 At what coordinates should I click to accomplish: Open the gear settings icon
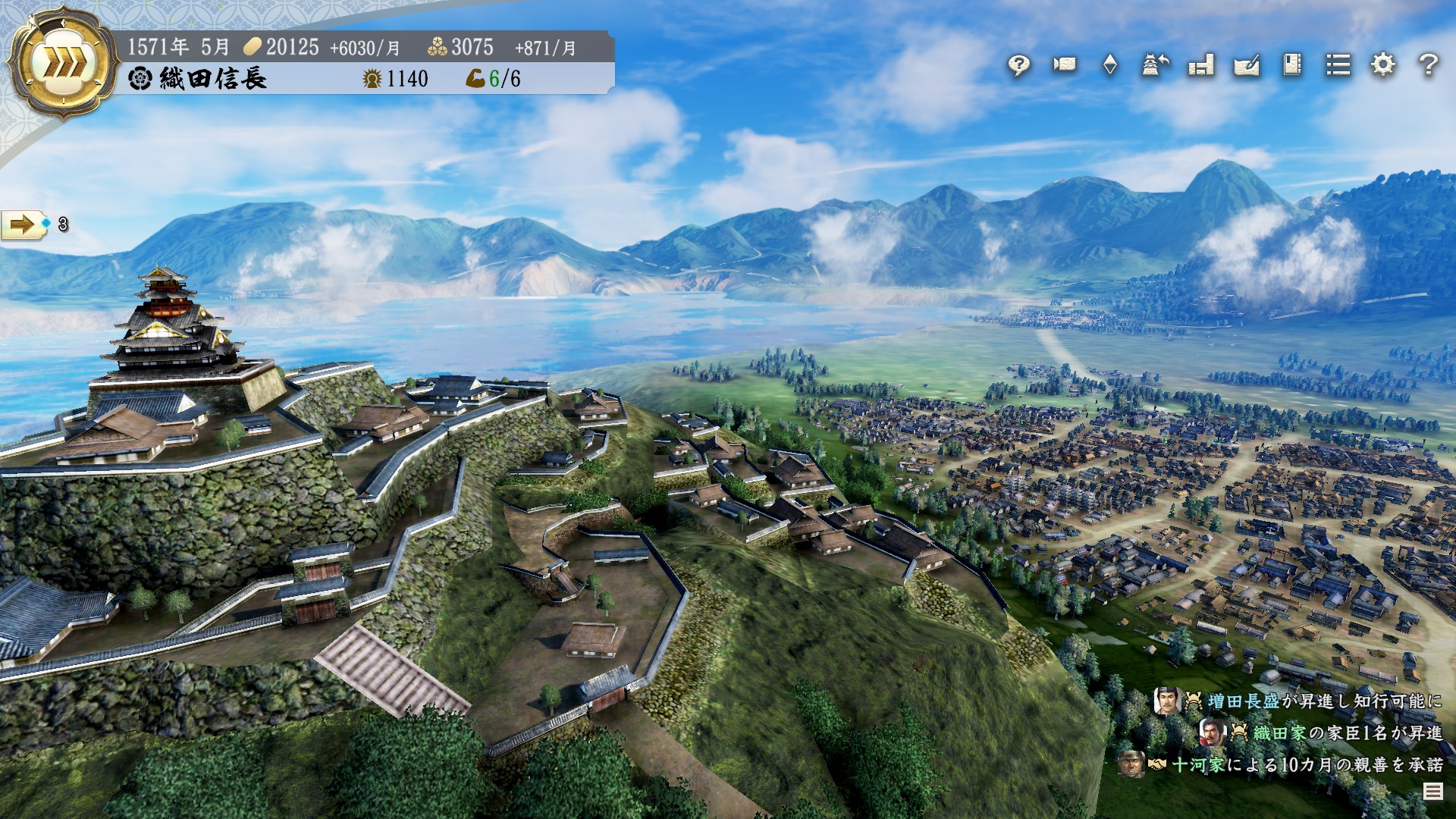point(1383,65)
